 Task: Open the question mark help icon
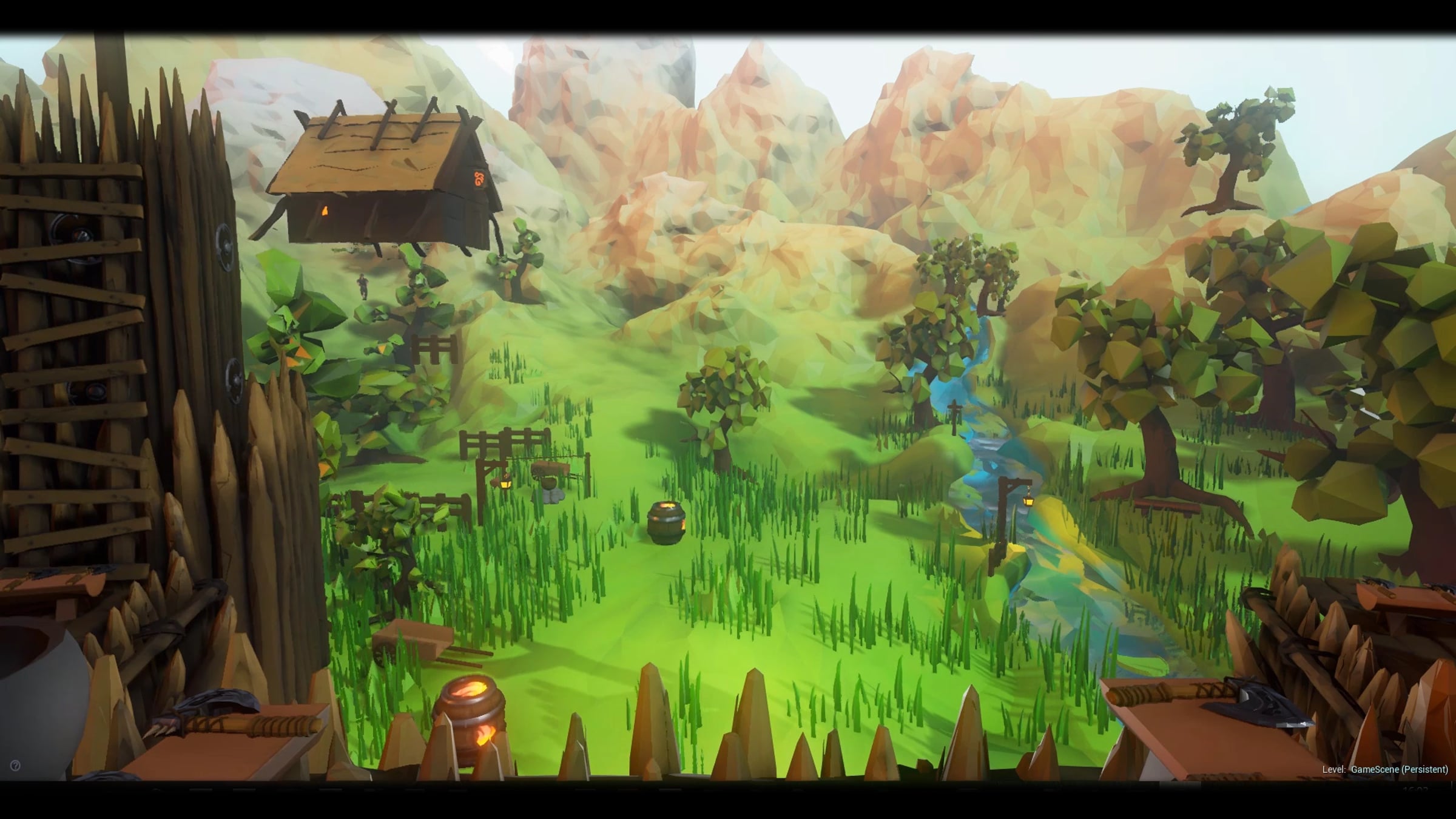[15, 766]
